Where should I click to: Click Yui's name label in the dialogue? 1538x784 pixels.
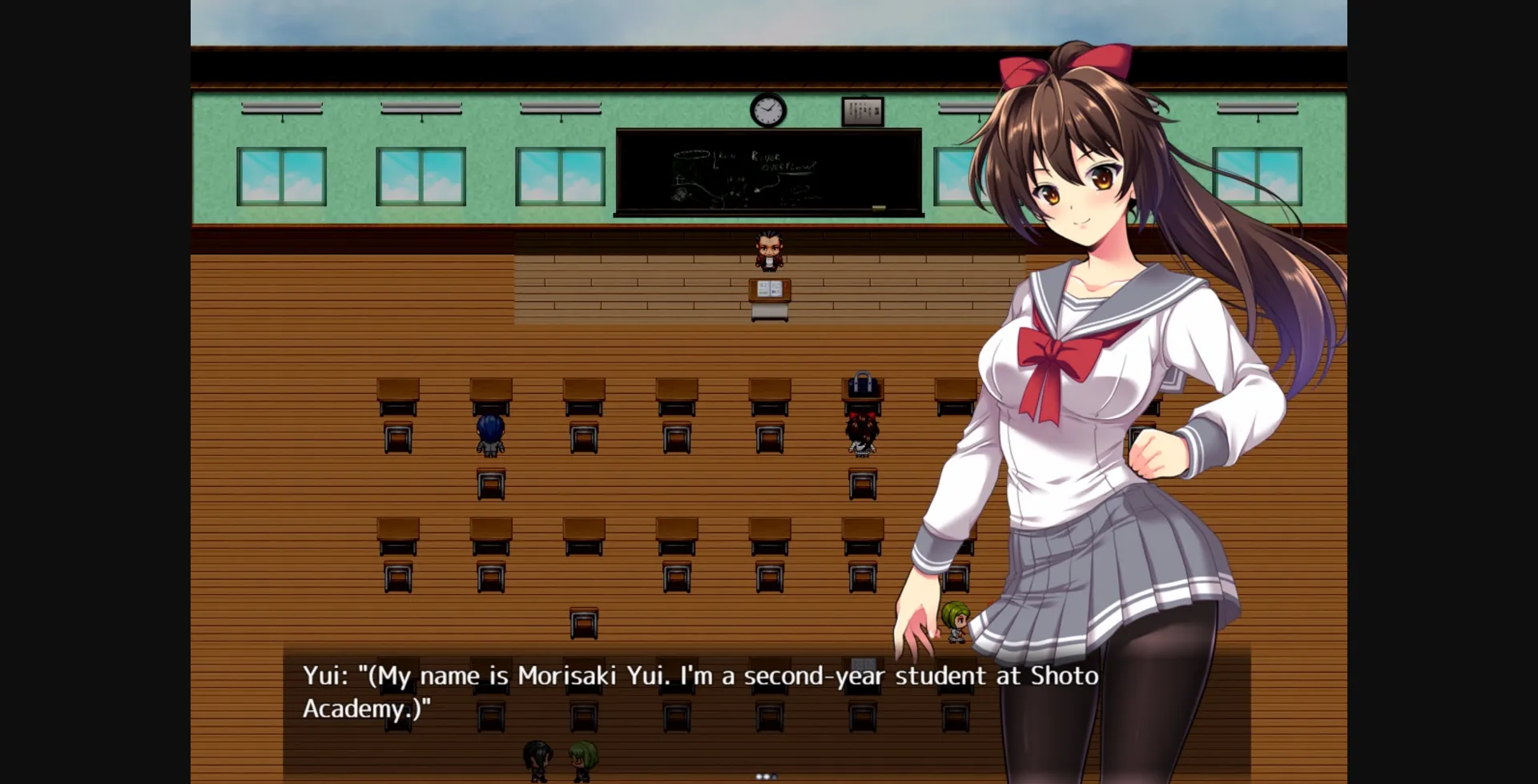coord(324,675)
